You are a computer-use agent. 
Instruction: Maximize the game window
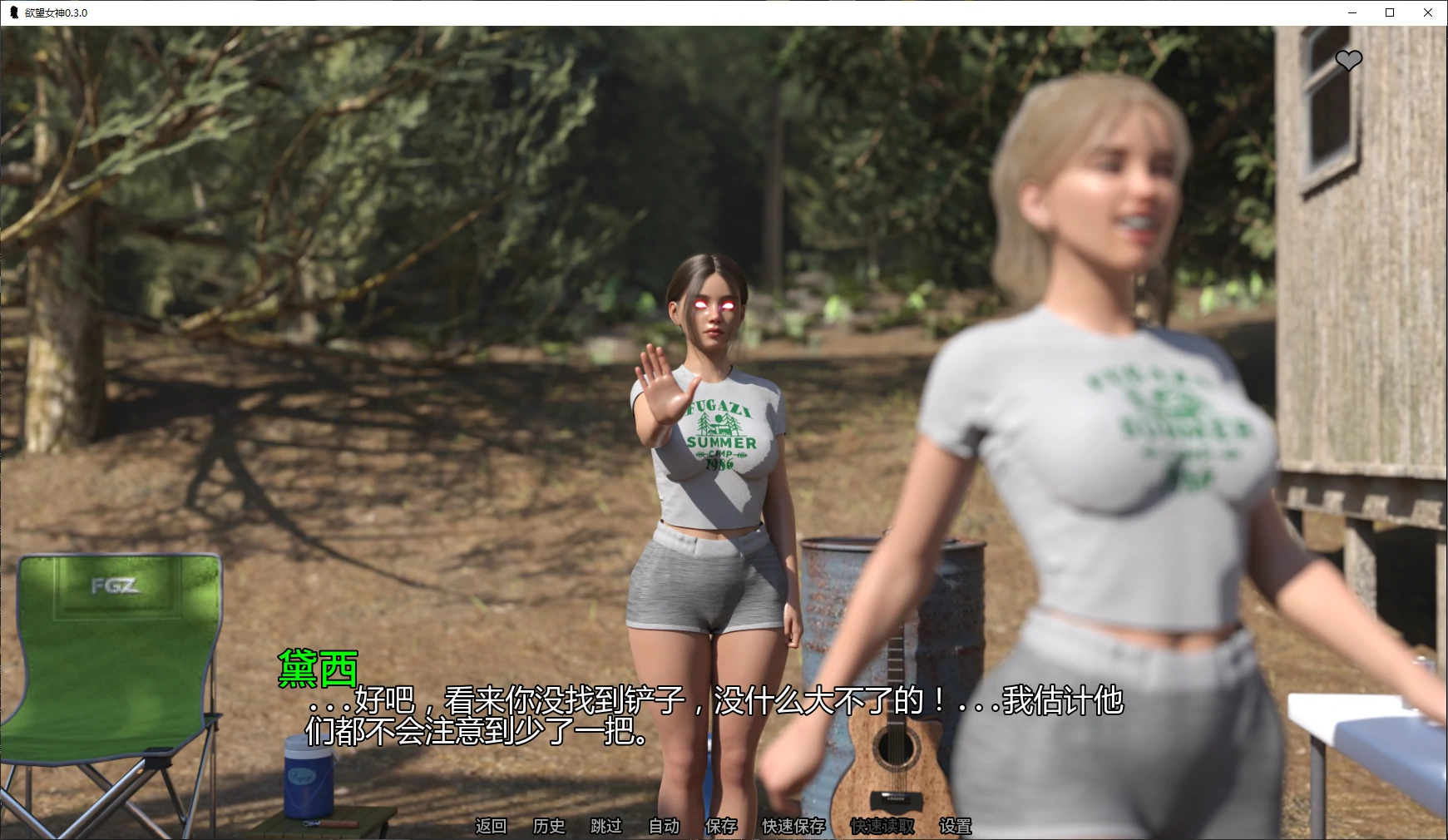(x=1390, y=12)
